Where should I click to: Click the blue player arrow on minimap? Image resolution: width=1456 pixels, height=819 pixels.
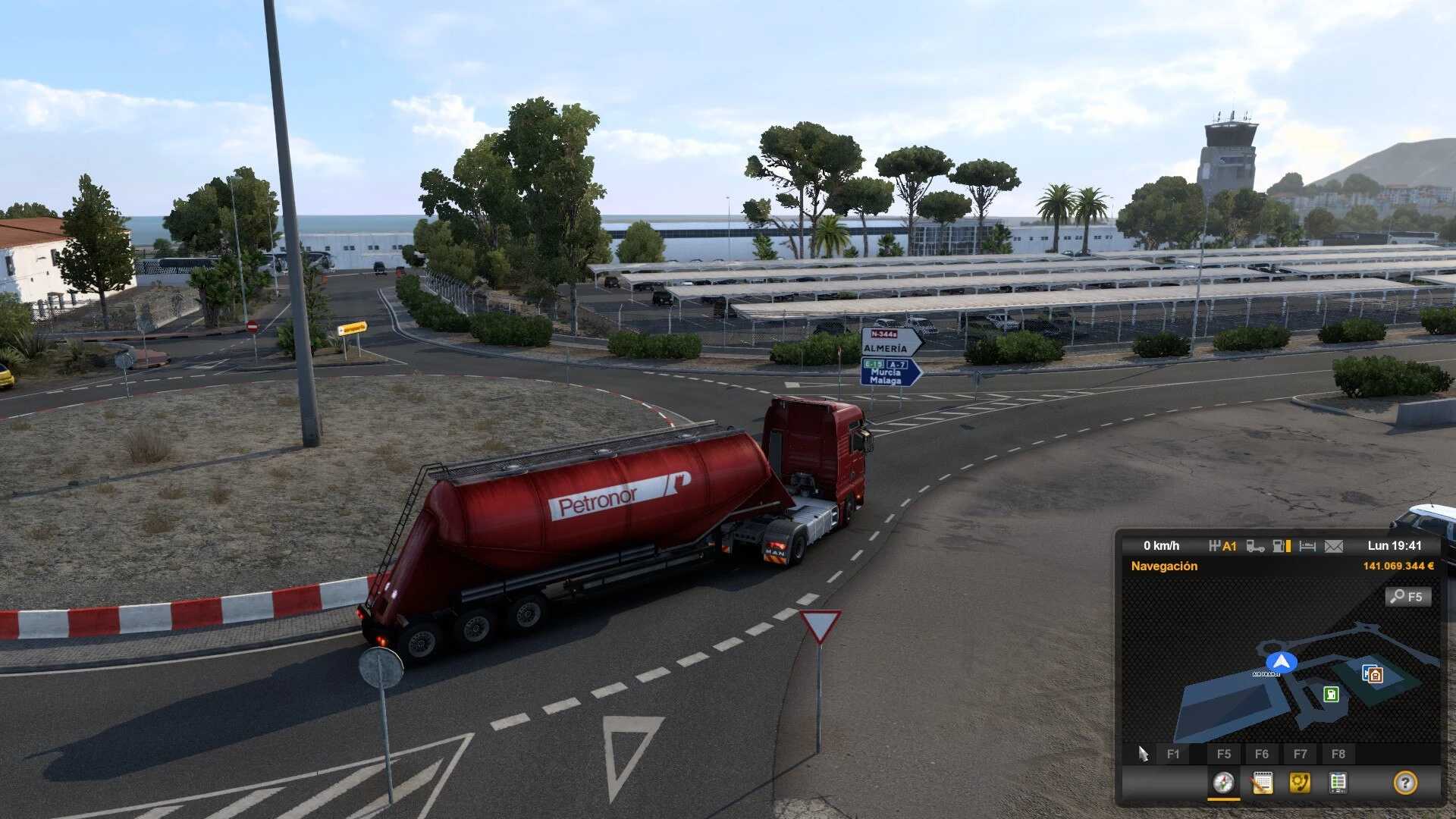pyautogui.click(x=1281, y=662)
